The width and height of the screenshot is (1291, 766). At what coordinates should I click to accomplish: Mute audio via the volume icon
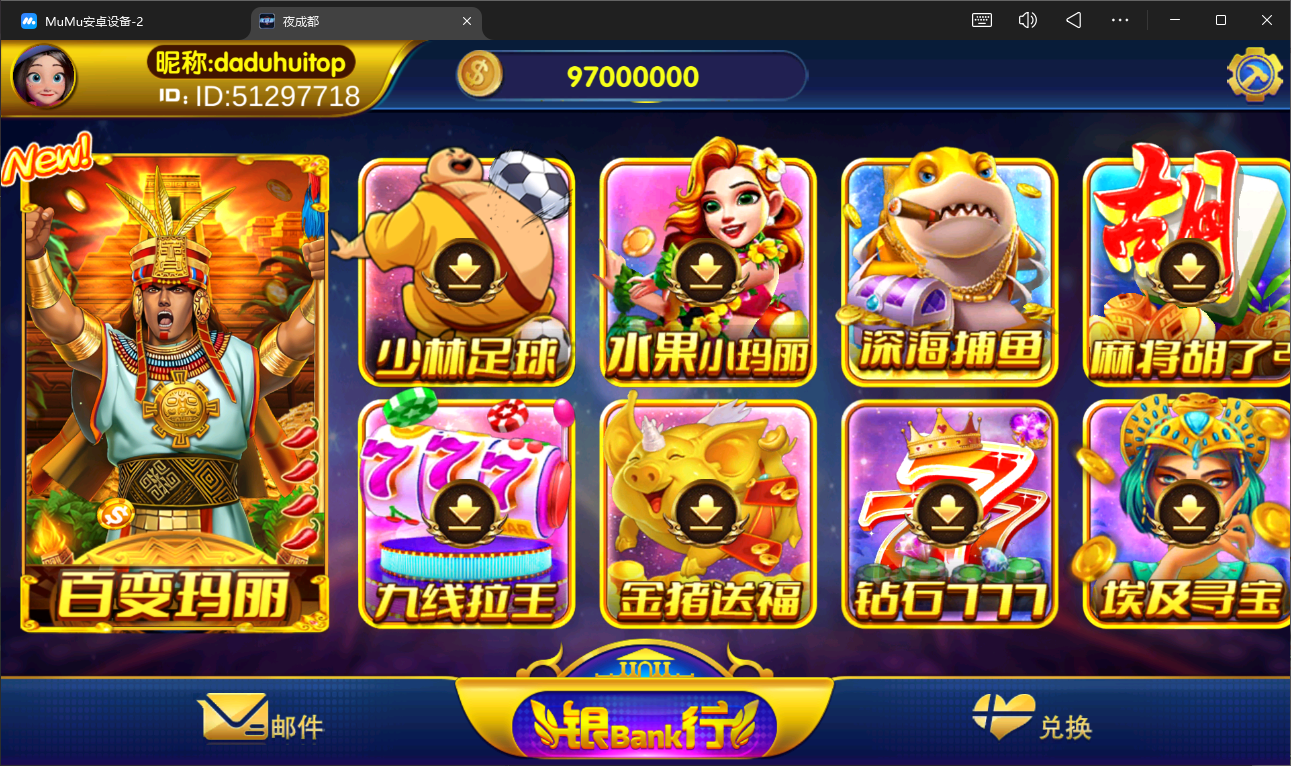[x=1027, y=20]
